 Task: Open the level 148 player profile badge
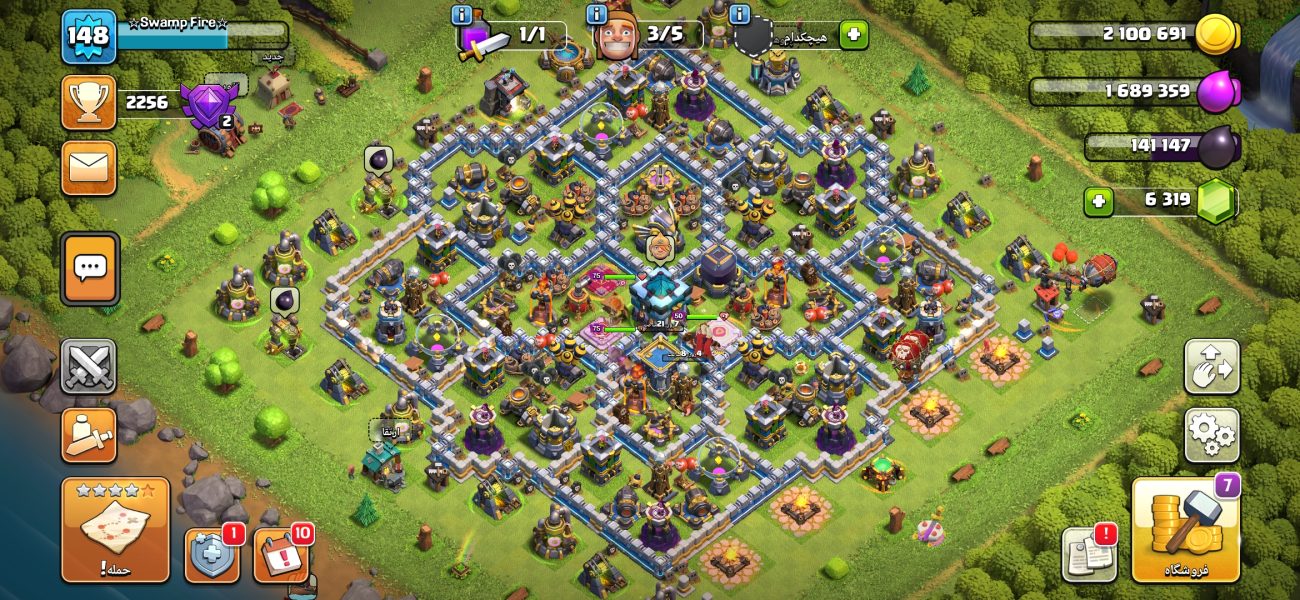[89, 36]
